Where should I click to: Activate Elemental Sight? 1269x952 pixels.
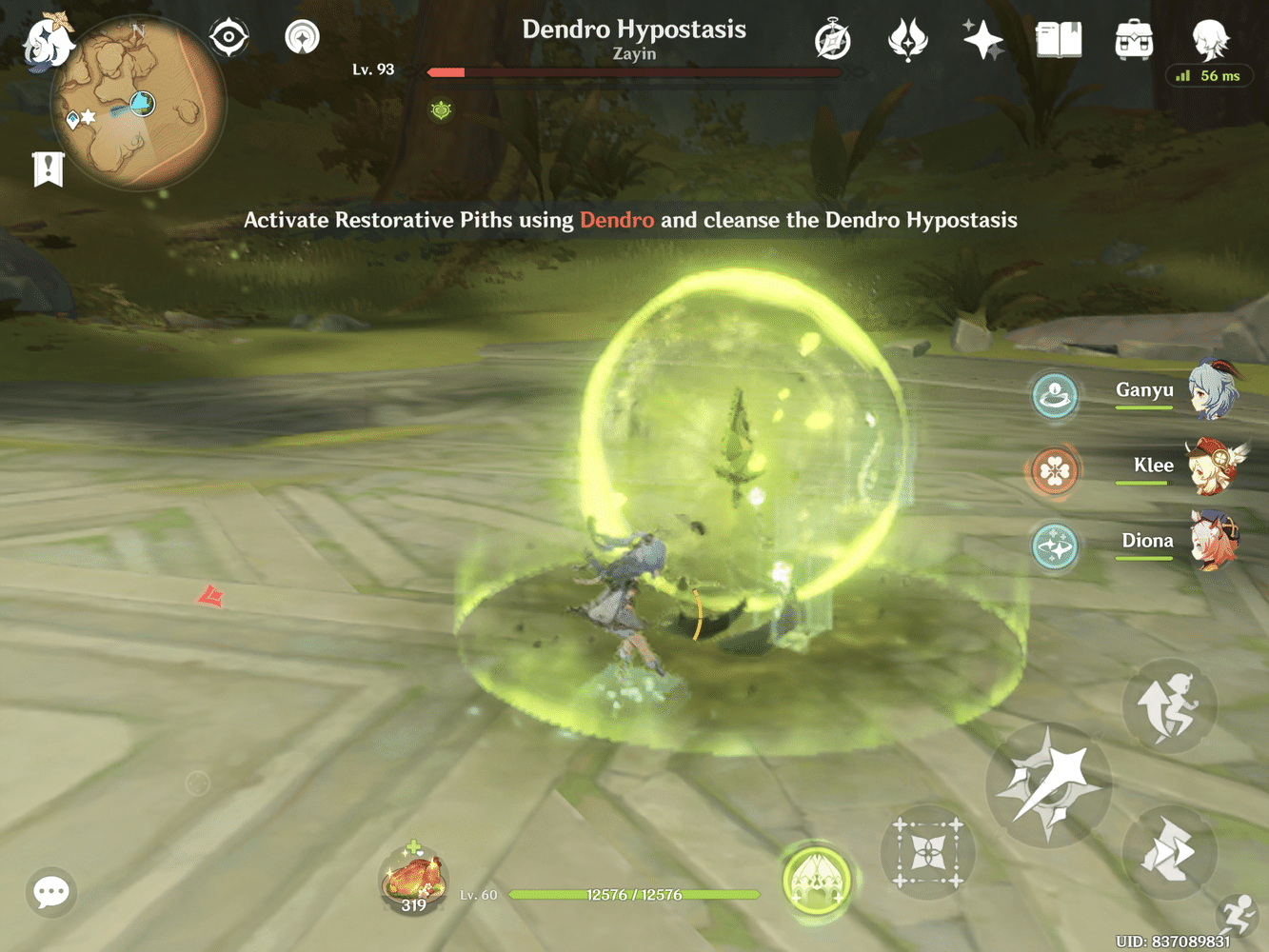pos(228,36)
